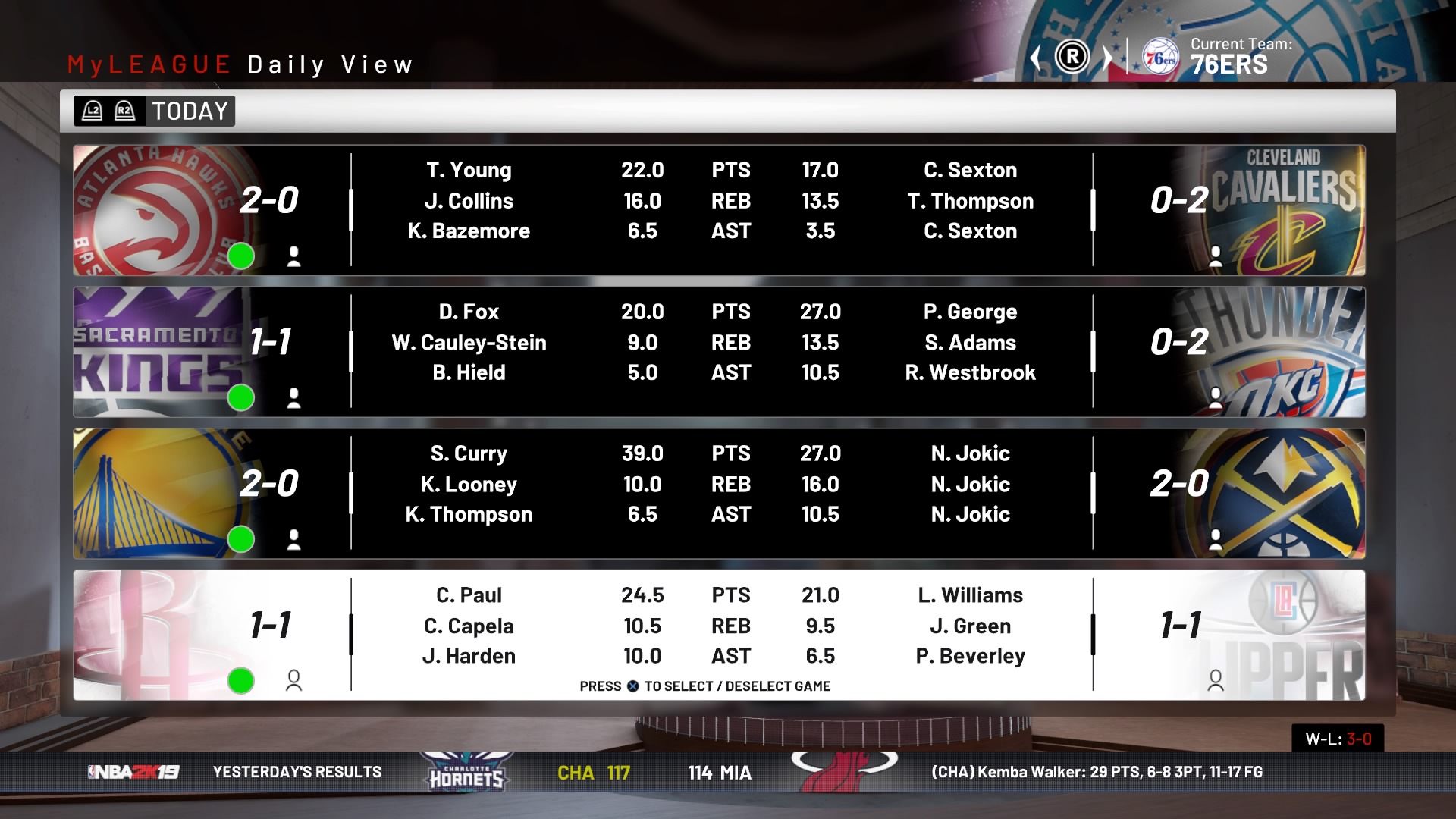Select the Warriors vs Nuggets game

coord(719,494)
